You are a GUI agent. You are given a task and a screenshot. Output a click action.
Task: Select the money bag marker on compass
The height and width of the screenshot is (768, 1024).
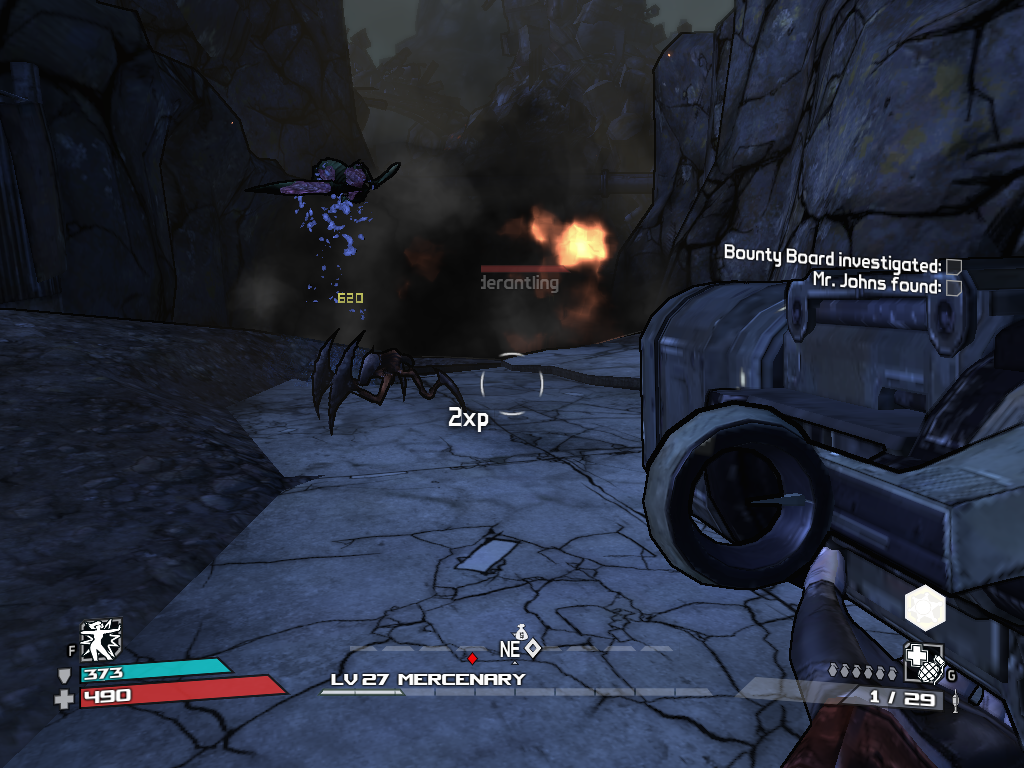519,632
